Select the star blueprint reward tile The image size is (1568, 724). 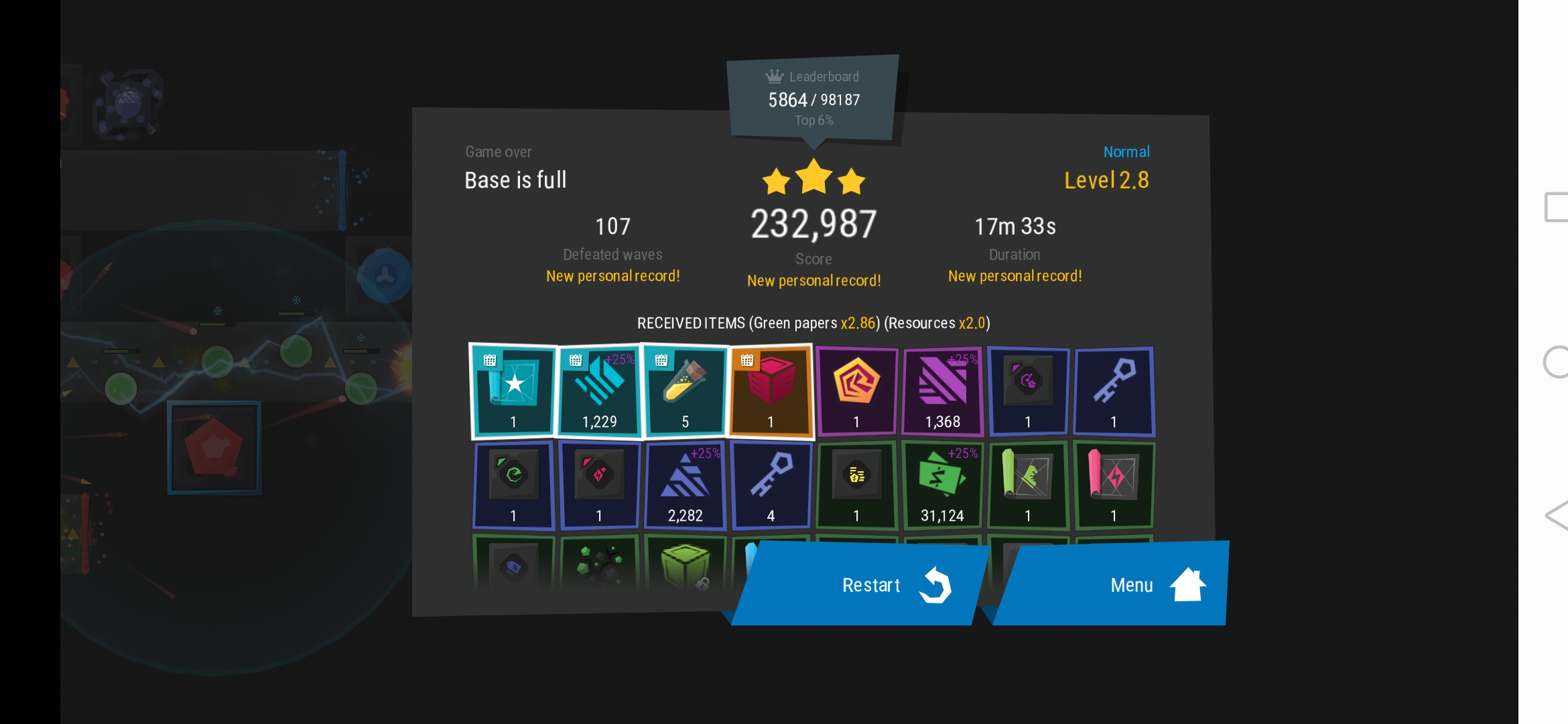513,391
